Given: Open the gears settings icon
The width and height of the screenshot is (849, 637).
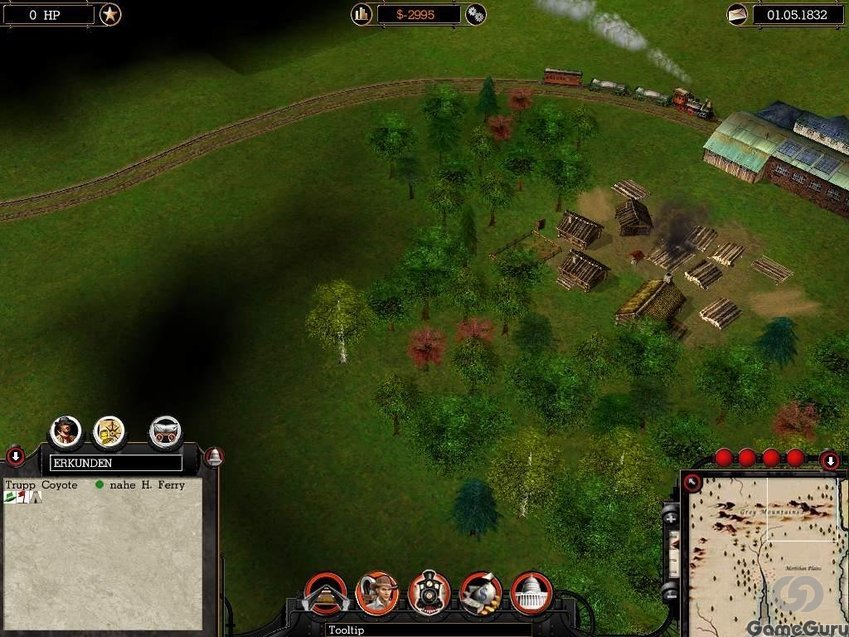Looking at the screenshot, I should click(x=476, y=14).
